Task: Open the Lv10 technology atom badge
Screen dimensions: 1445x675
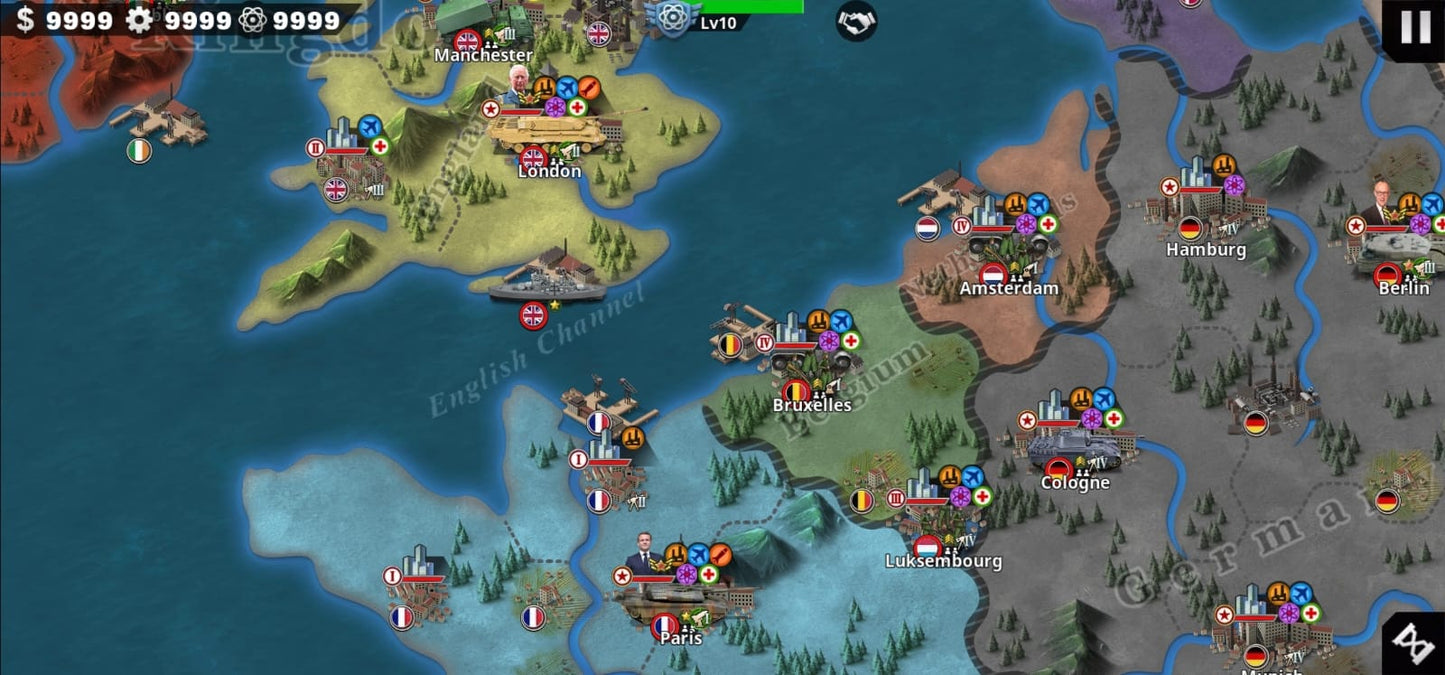Action: (673, 18)
